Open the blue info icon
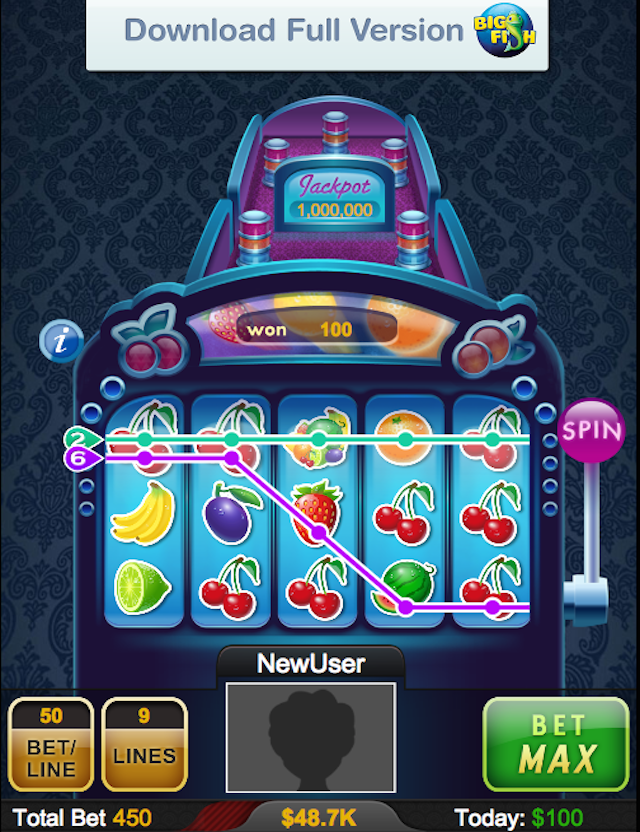 coord(61,341)
